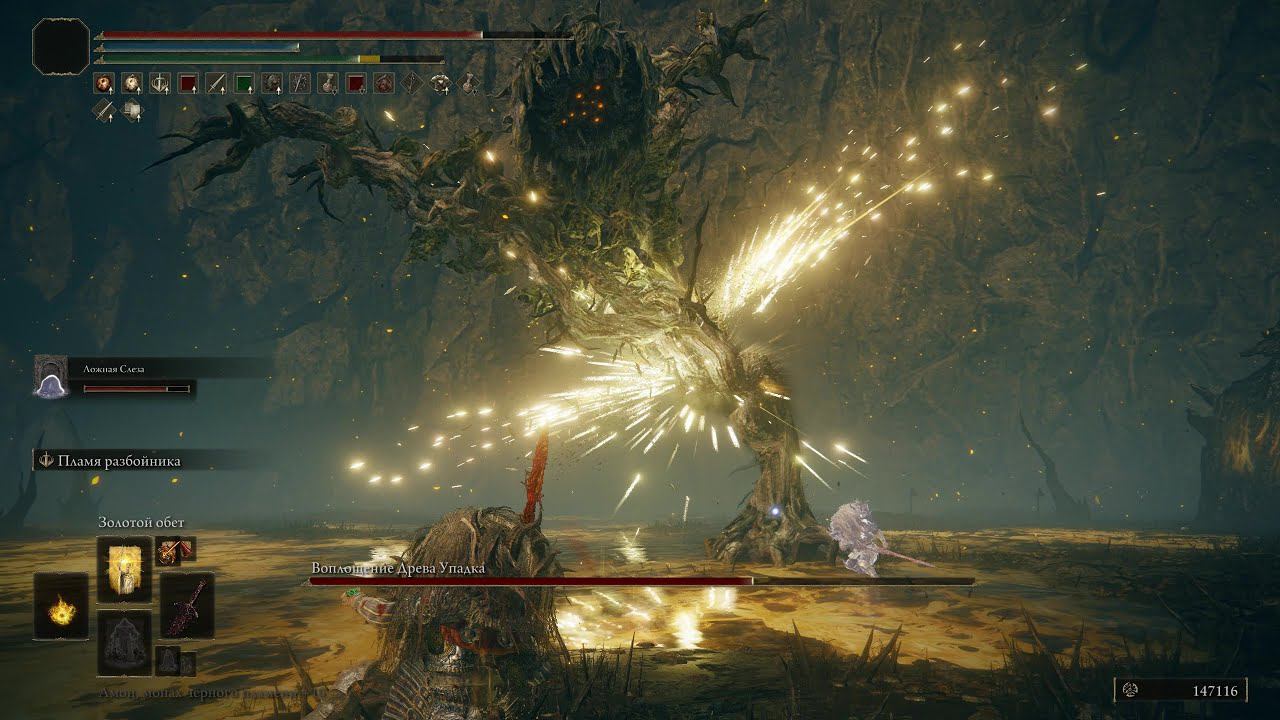Click the small crossed-weapons icon beside the spell slot
The image size is (1280, 720).
click(x=175, y=549)
